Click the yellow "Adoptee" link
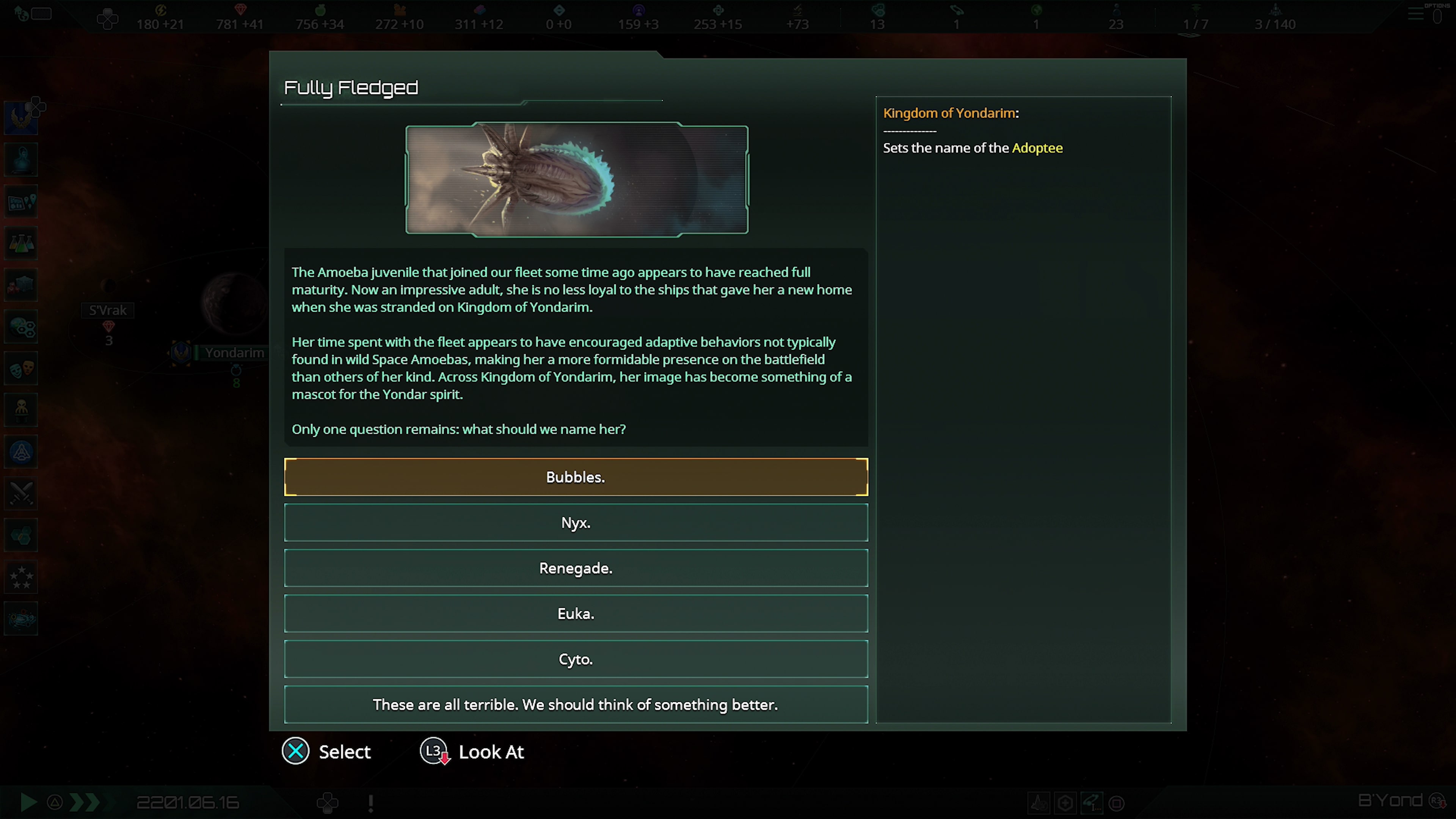1456x819 pixels. 1037,147
